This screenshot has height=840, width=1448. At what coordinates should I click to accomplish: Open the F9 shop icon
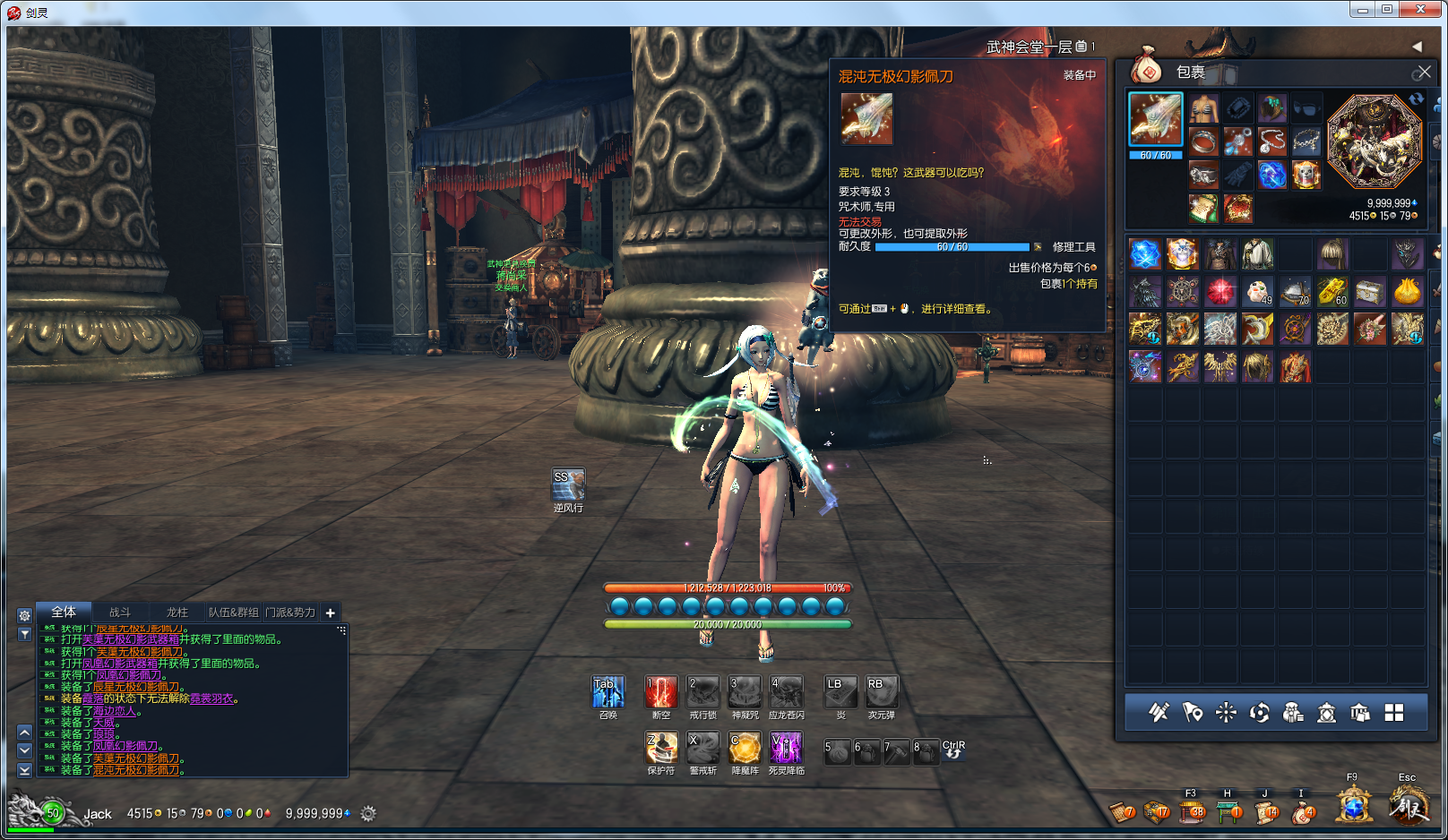[1354, 806]
